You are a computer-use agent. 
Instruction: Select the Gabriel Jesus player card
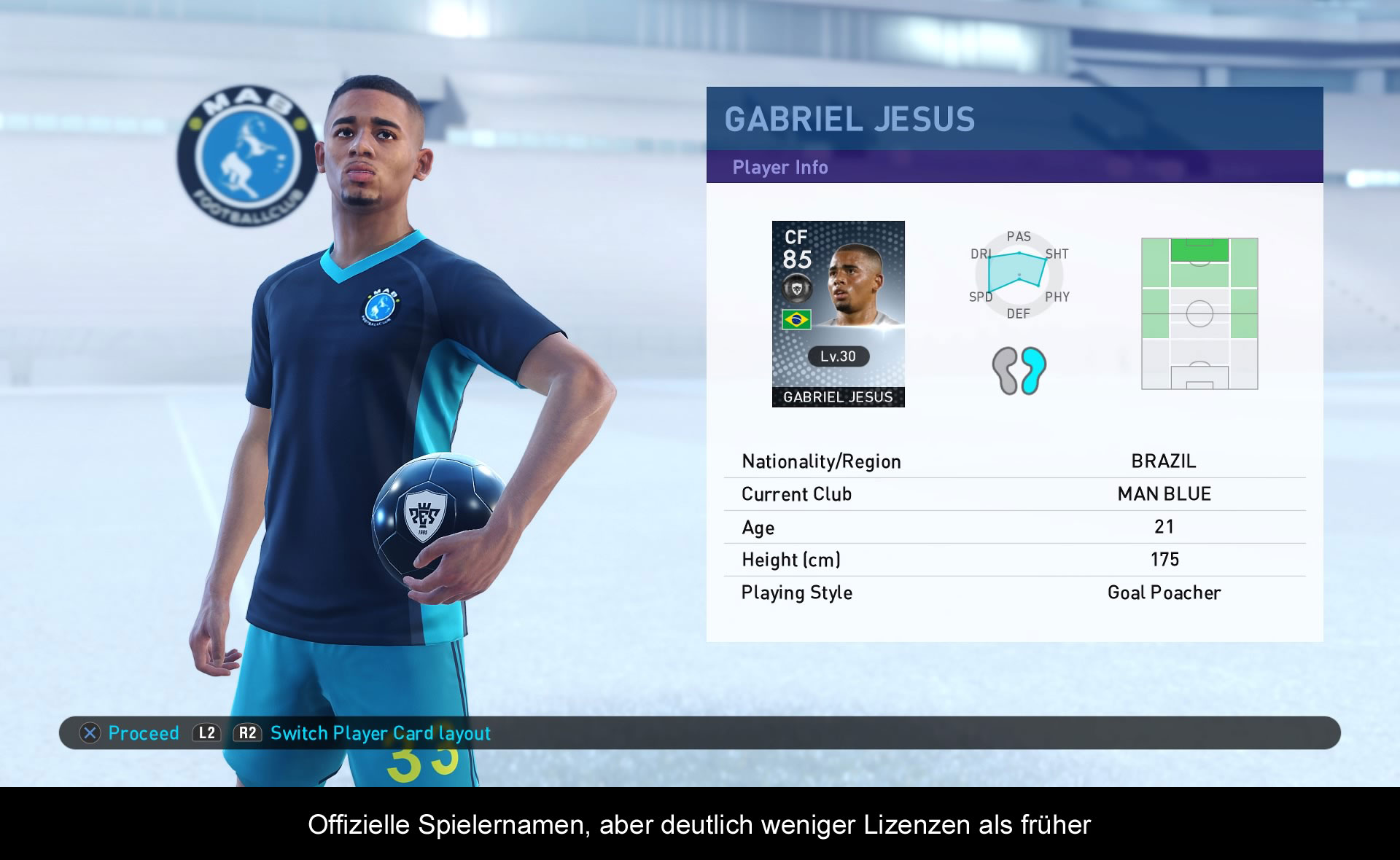tap(838, 313)
